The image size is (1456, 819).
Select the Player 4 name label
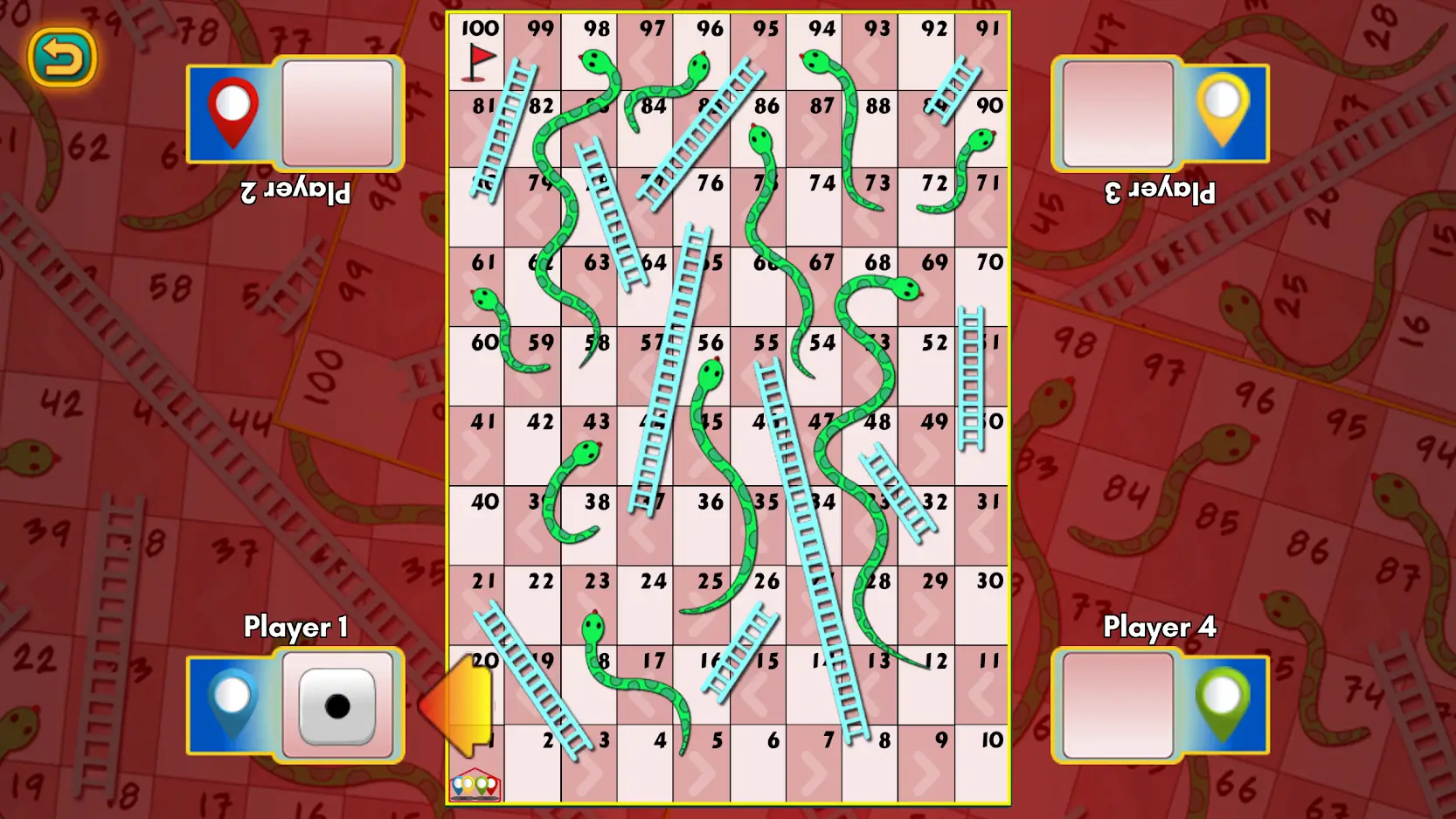[1160, 628]
